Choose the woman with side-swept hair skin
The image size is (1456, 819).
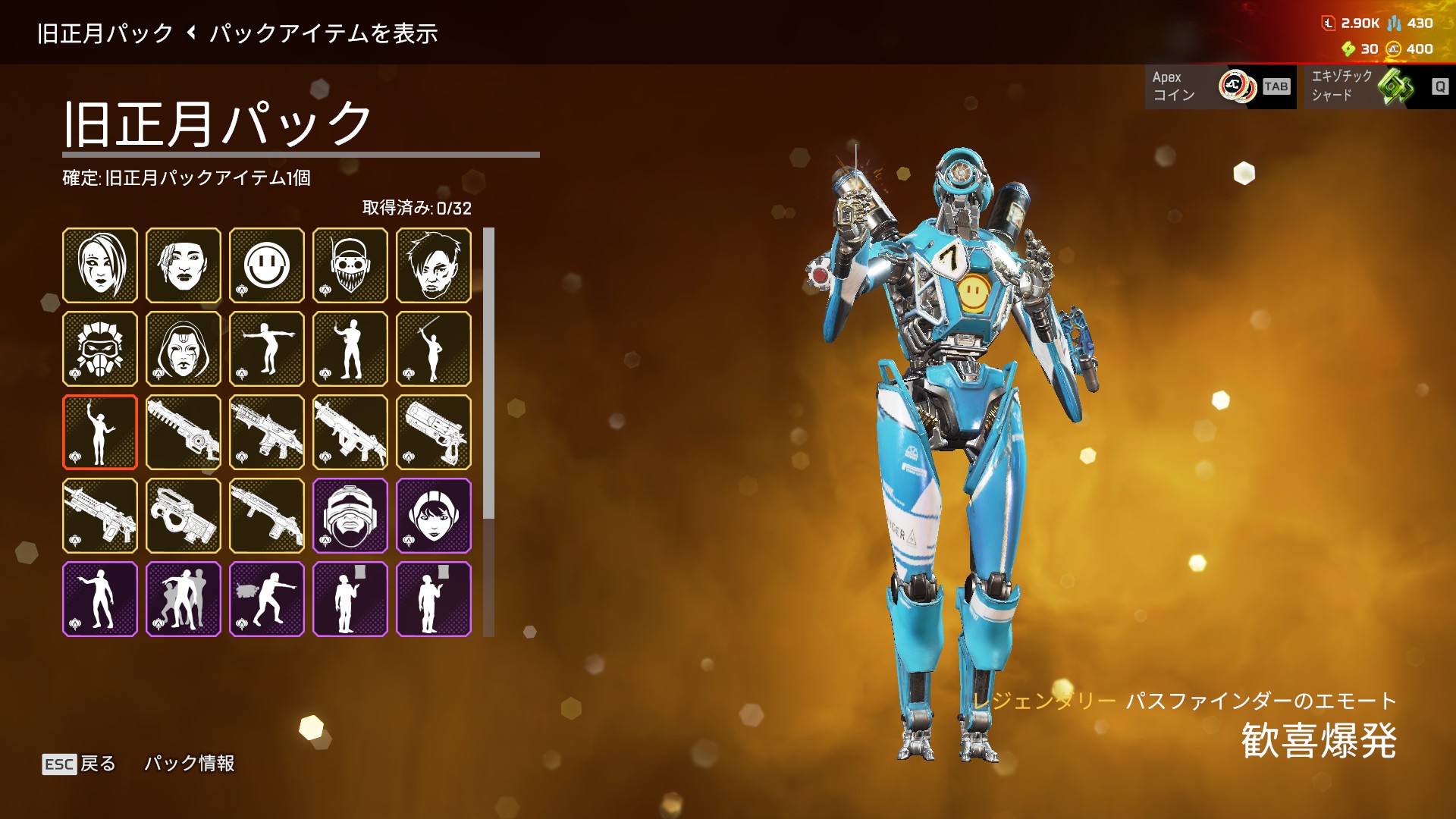click(99, 265)
